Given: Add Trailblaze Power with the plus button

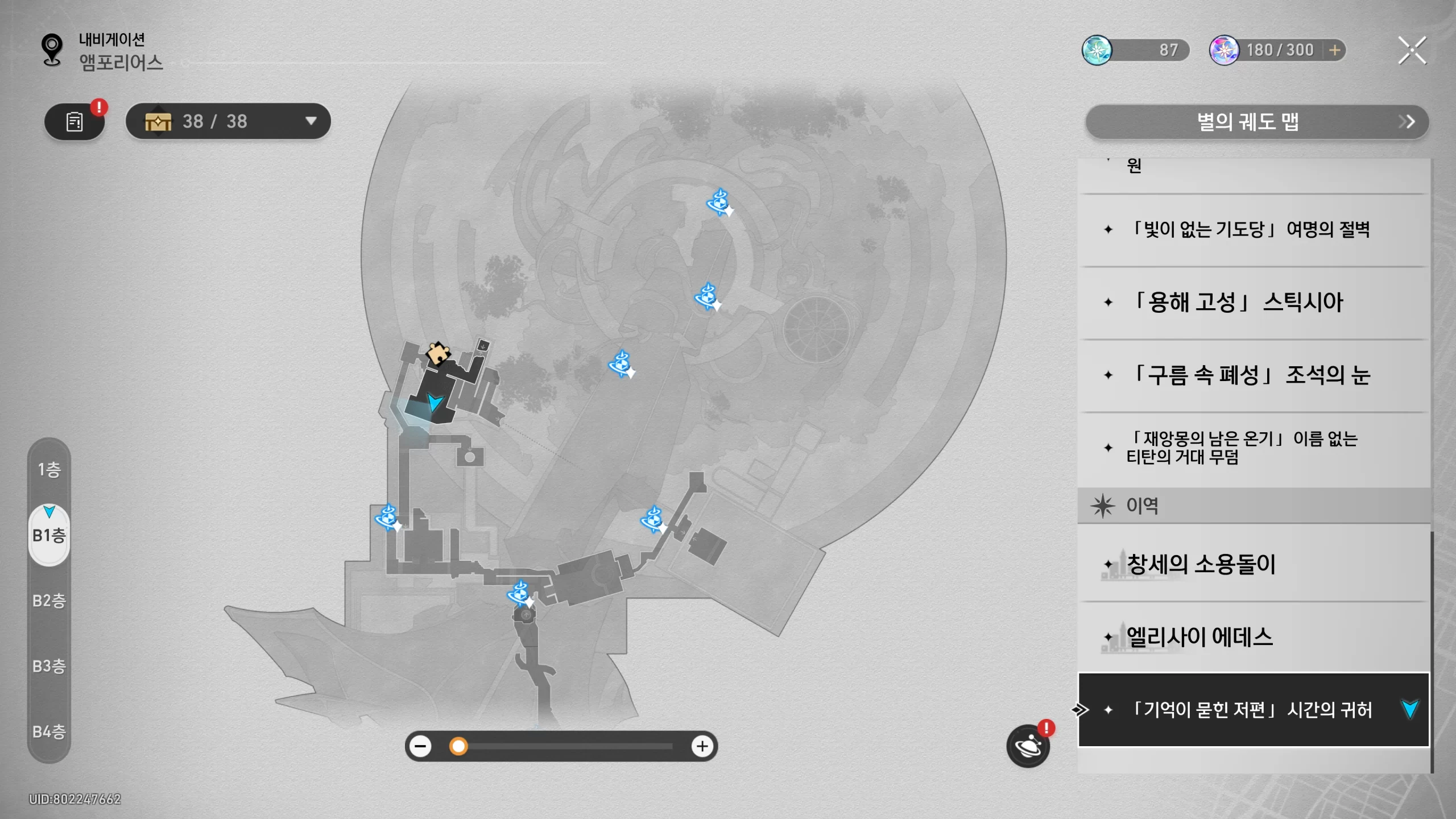Looking at the screenshot, I should pos(1334,51).
